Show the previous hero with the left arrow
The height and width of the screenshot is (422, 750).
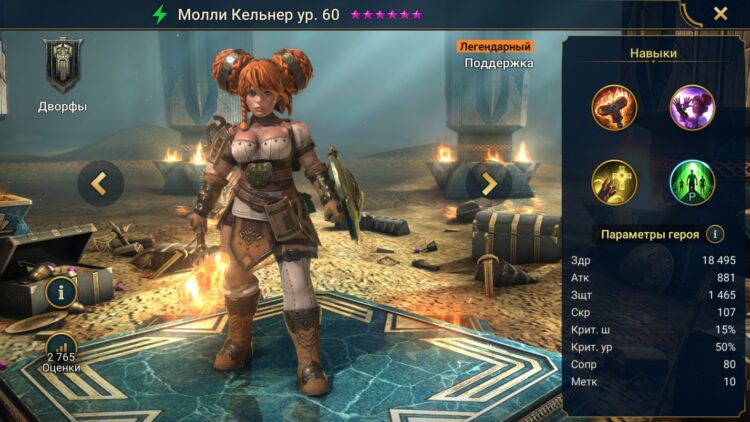pos(100,182)
